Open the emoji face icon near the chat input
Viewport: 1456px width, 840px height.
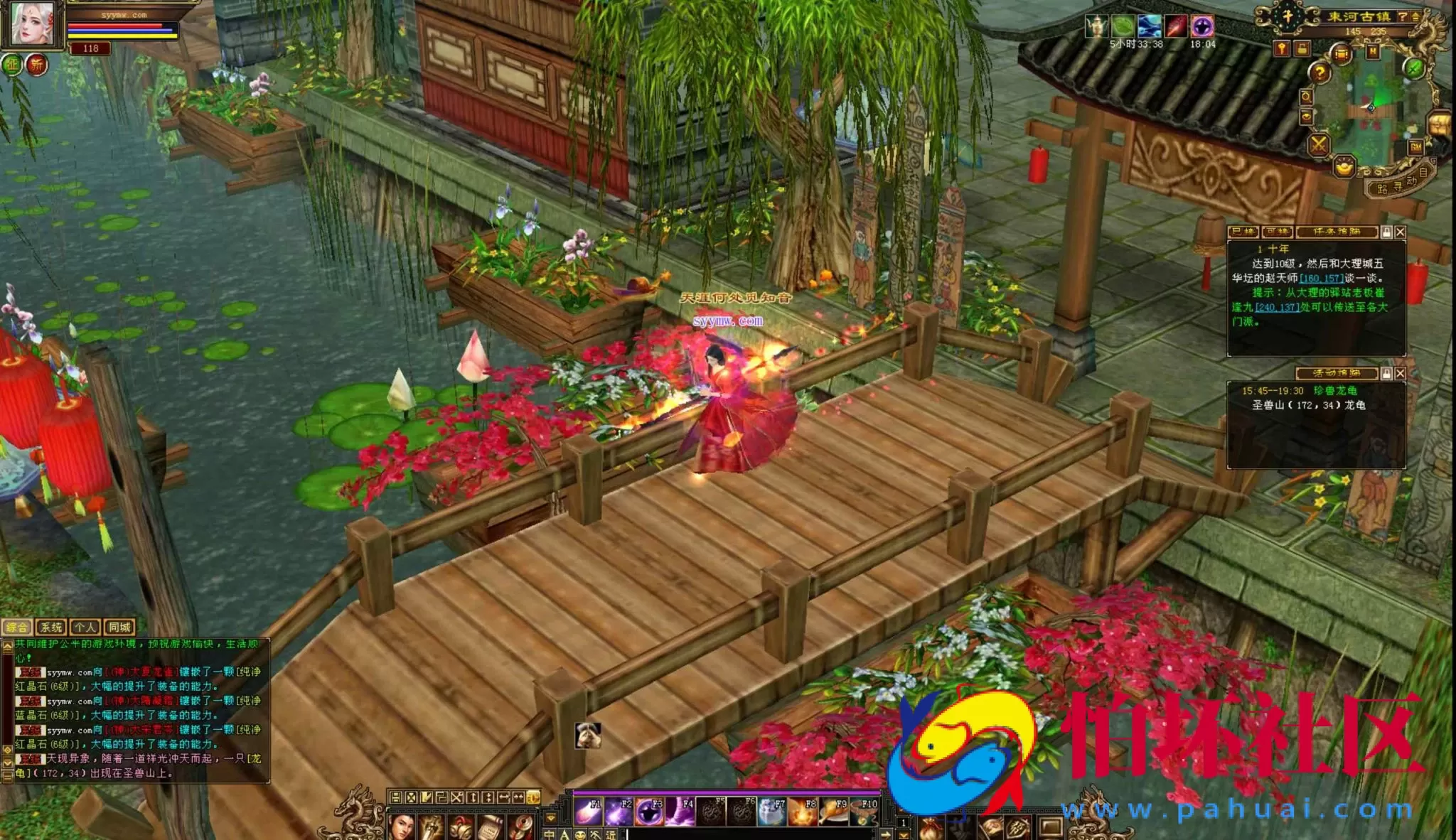(580, 835)
